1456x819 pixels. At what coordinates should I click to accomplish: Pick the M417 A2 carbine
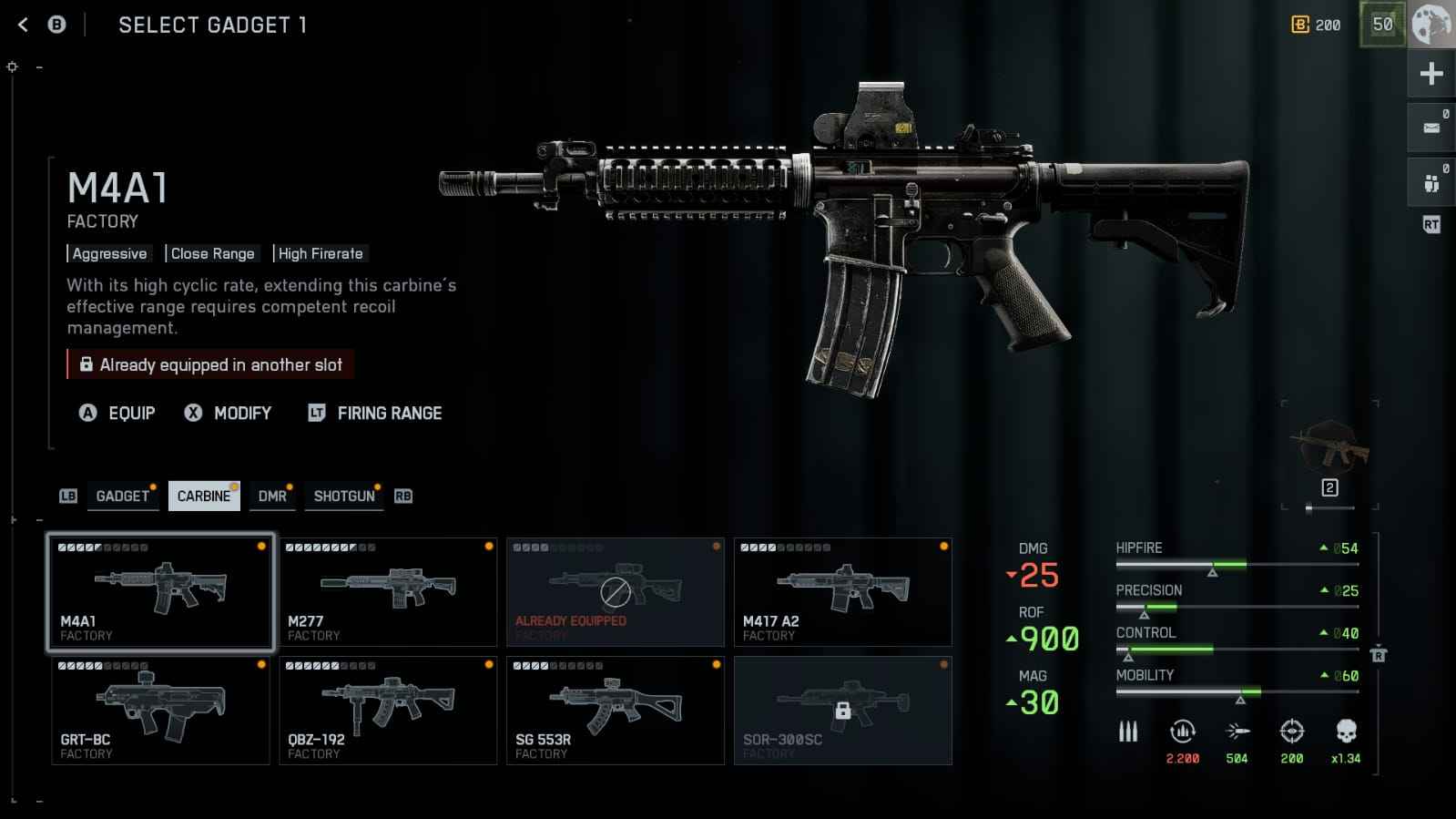[843, 592]
